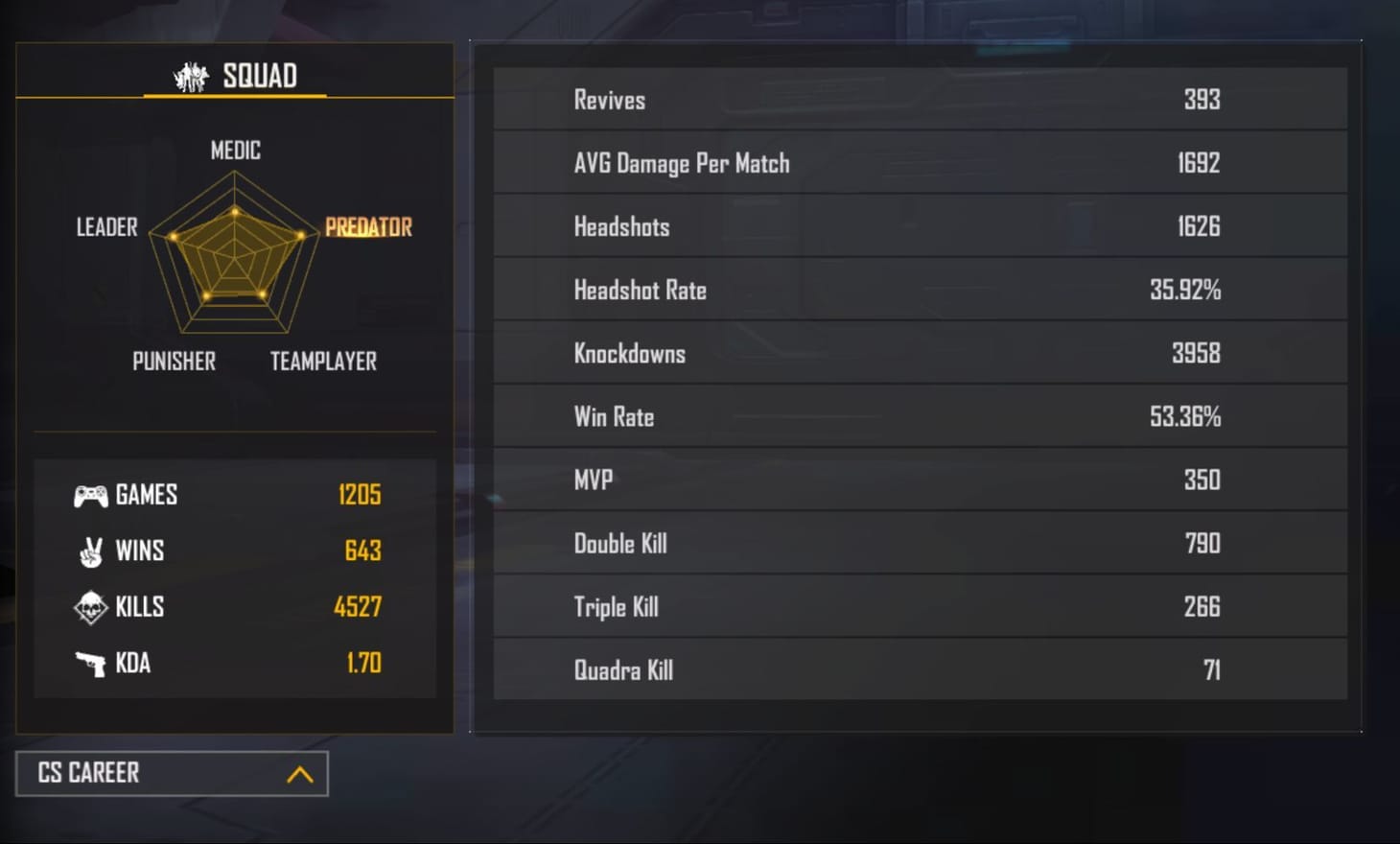Viewport: 1400px width, 844px height.
Task: Toggle the Quadra Kill stat row
Action: pyautogui.click(x=916, y=669)
